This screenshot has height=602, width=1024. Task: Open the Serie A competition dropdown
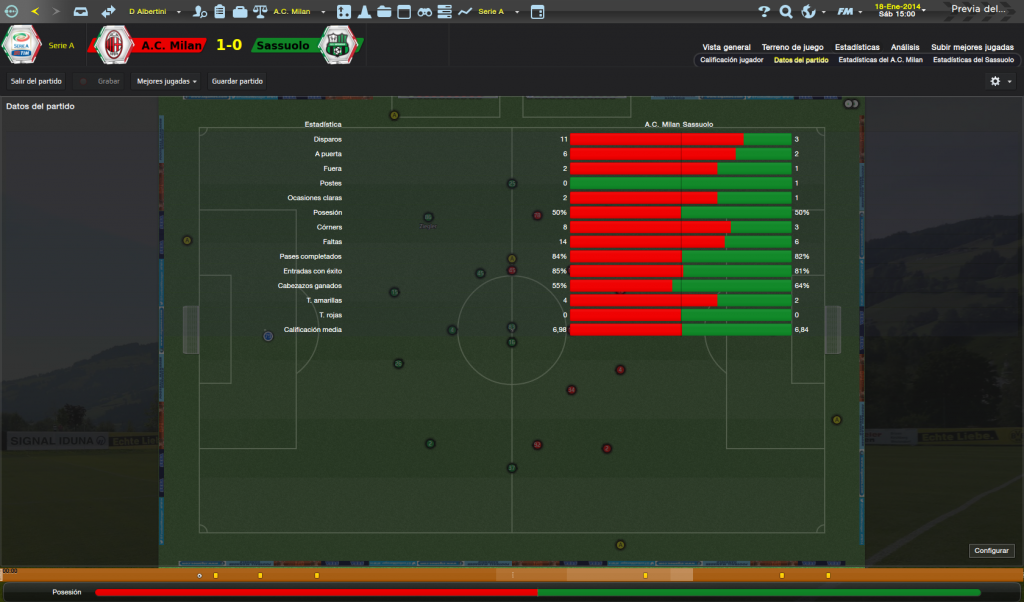coord(495,11)
